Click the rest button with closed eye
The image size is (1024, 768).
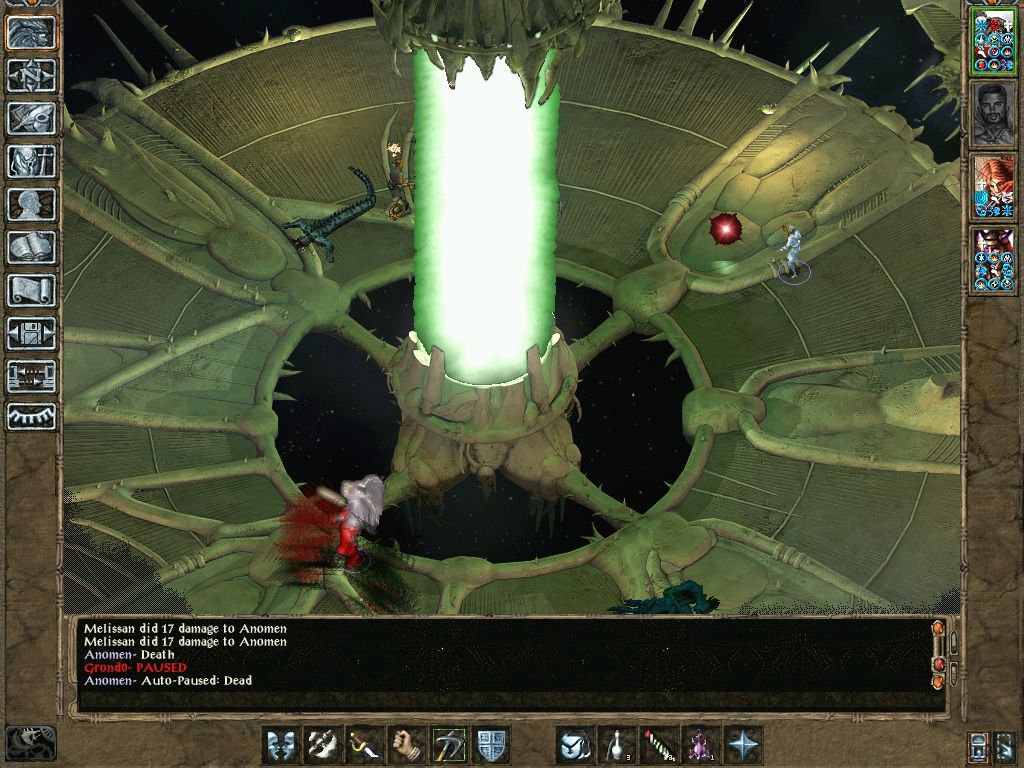pos(31,416)
